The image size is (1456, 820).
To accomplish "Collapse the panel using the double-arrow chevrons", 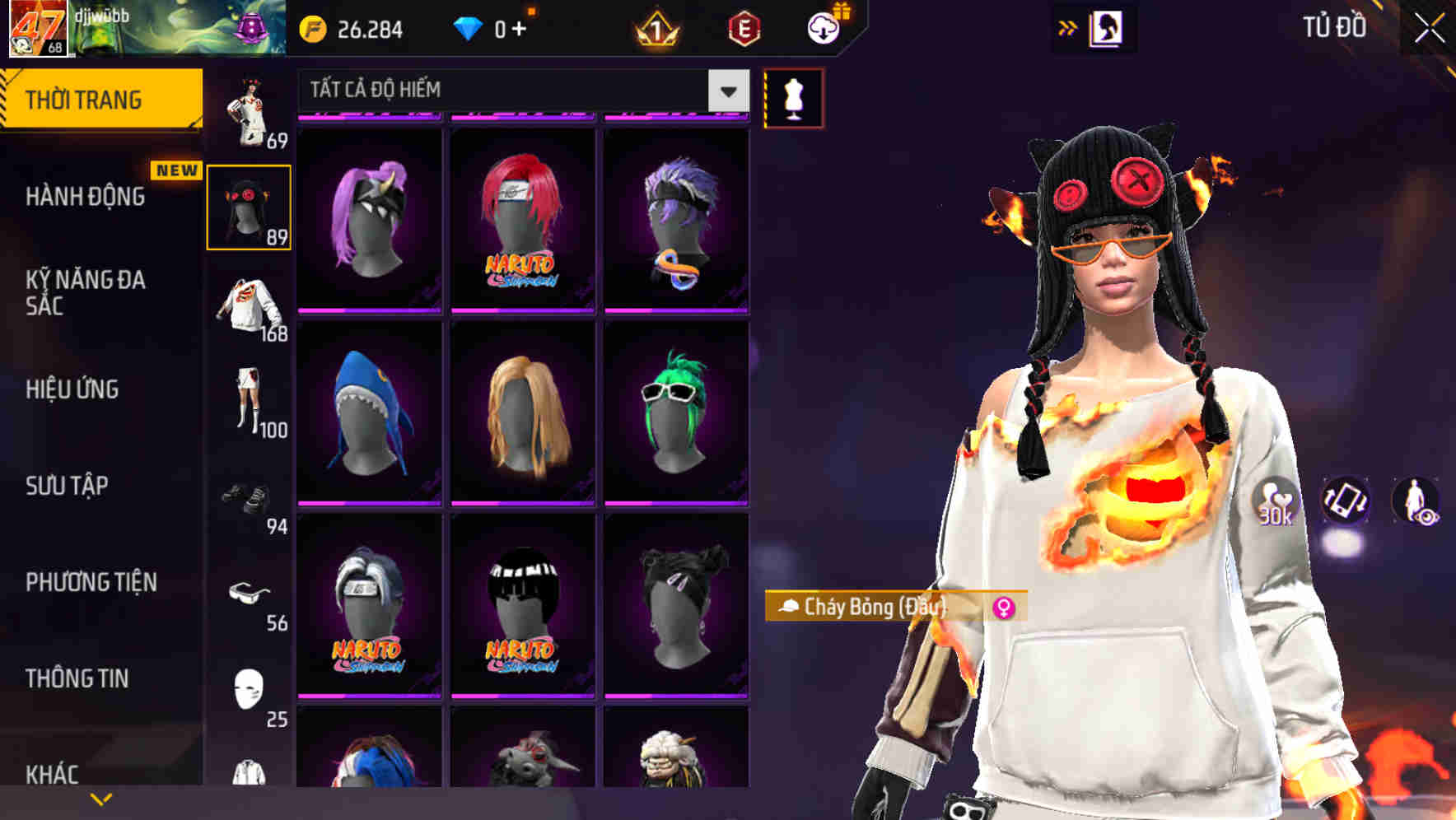I will [x=1068, y=27].
